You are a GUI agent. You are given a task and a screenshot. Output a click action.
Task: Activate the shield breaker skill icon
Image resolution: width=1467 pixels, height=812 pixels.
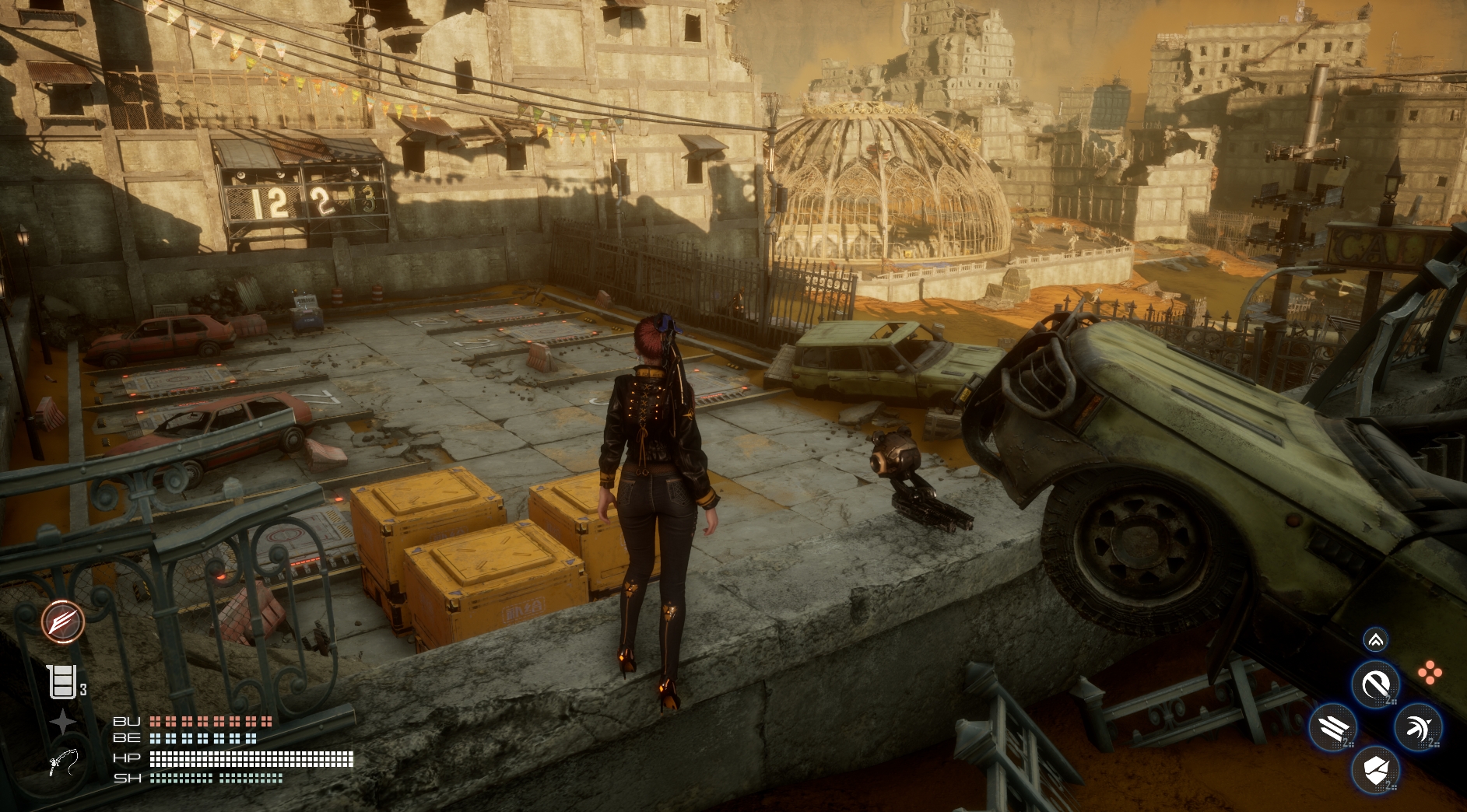1376,772
